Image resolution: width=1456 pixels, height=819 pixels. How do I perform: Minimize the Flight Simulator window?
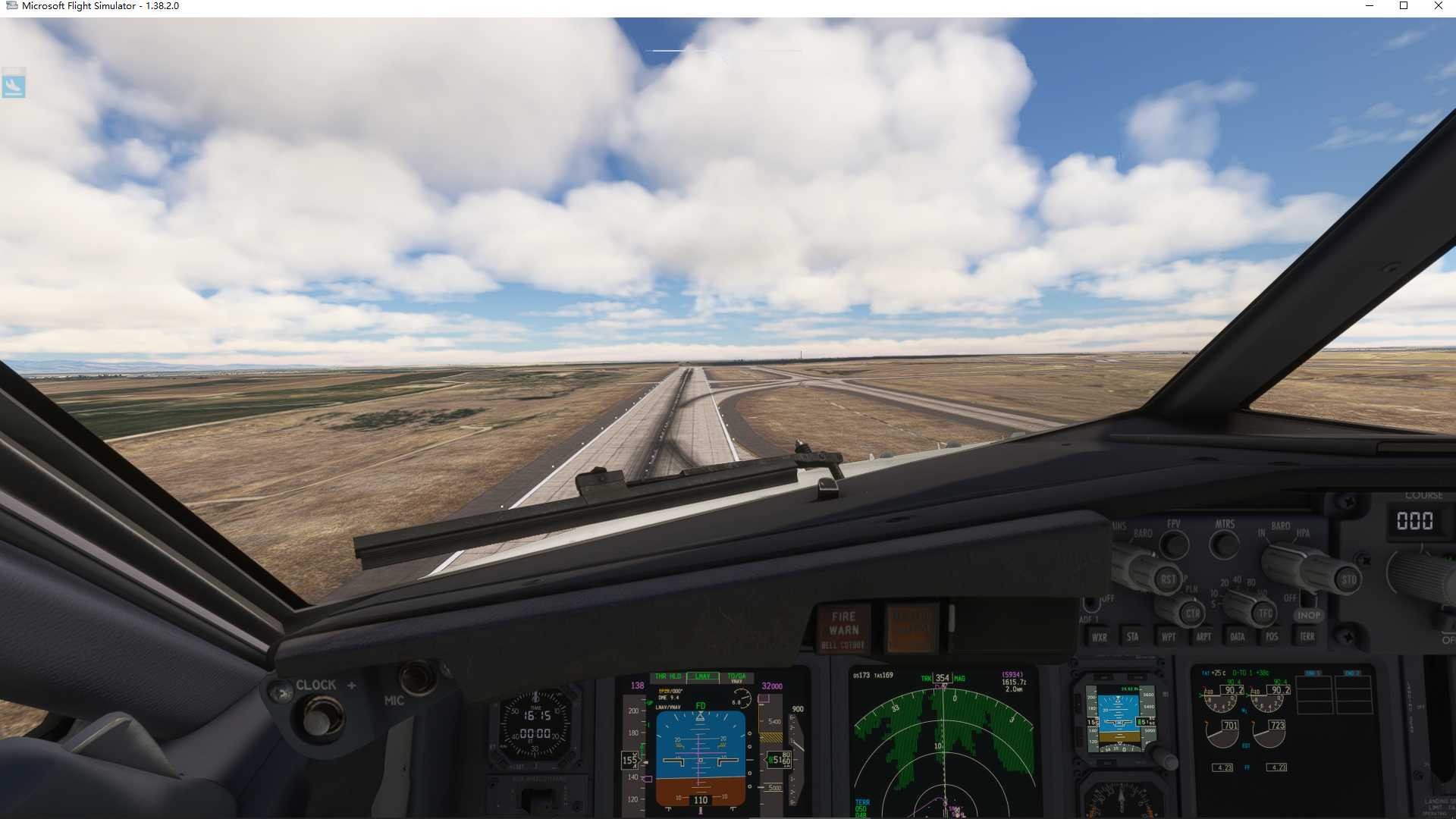pos(1370,6)
